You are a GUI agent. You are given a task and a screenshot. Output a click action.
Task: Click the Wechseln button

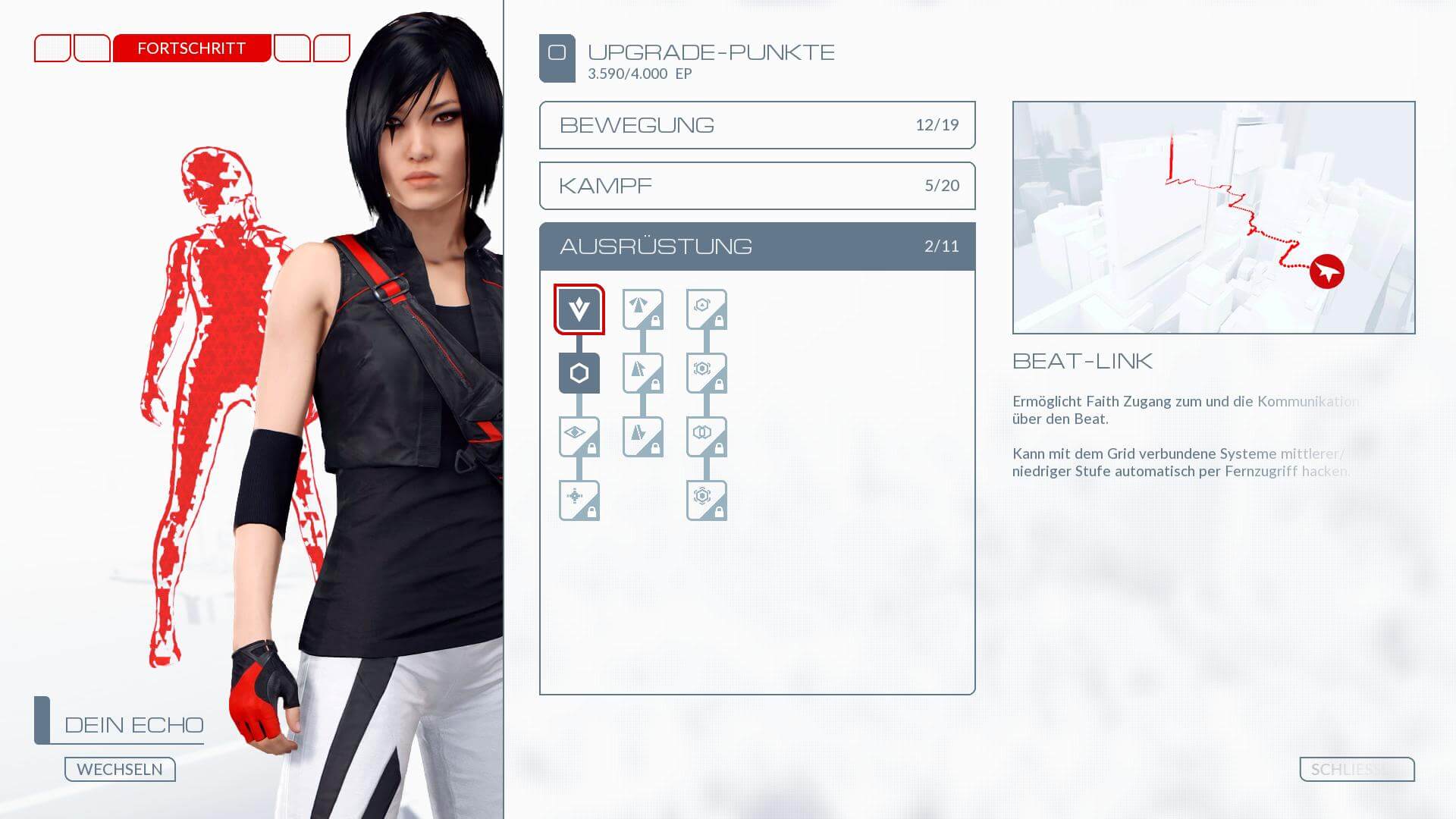click(x=120, y=769)
